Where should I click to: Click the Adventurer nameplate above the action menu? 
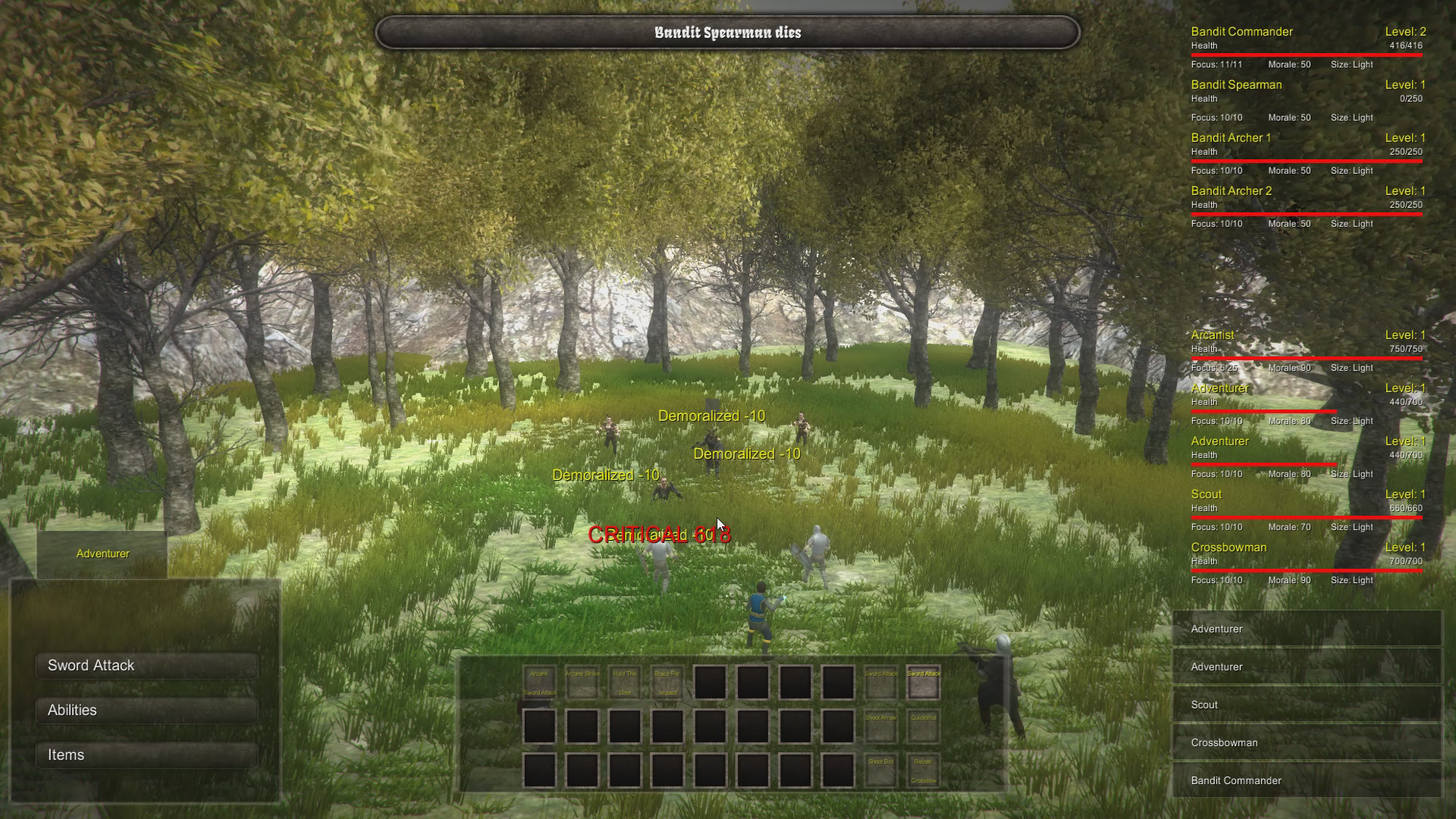tap(103, 554)
